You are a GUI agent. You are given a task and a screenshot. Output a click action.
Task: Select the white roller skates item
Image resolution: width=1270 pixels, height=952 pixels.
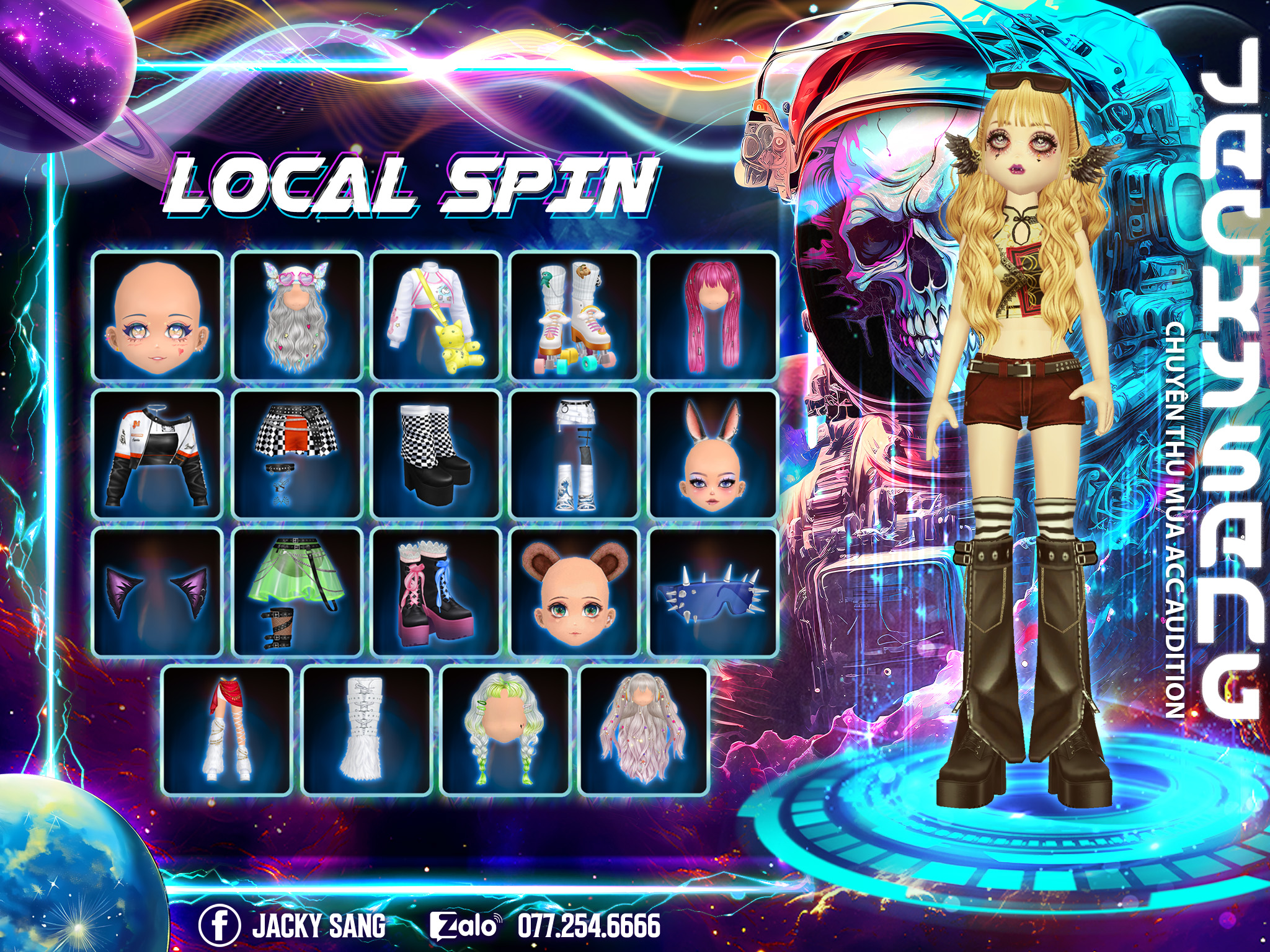575,316
